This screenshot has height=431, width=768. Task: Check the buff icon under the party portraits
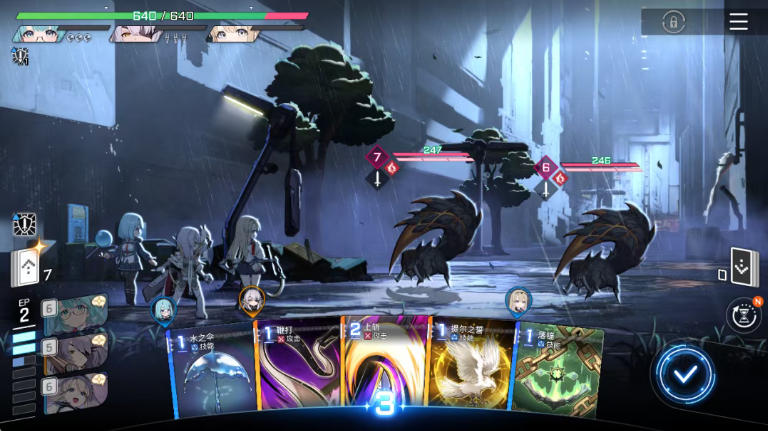[x=19, y=57]
